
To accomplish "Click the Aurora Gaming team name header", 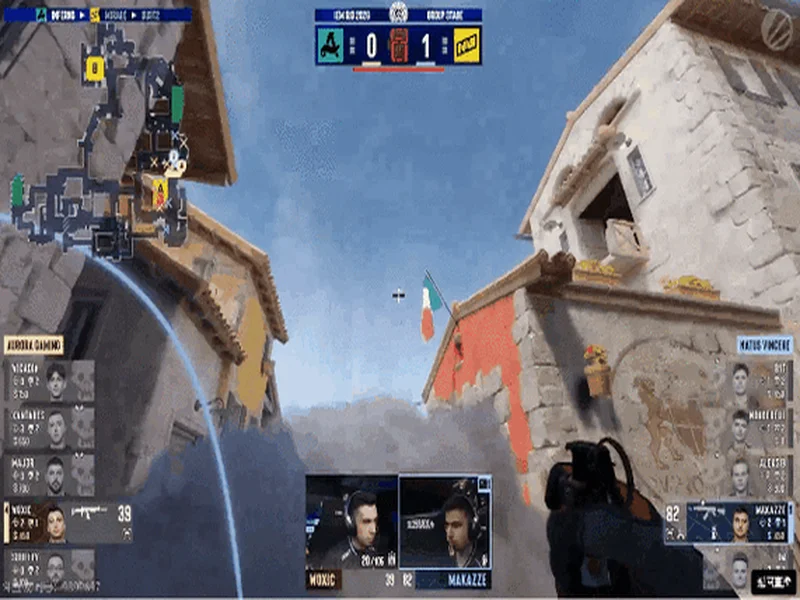I will coord(35,345).
